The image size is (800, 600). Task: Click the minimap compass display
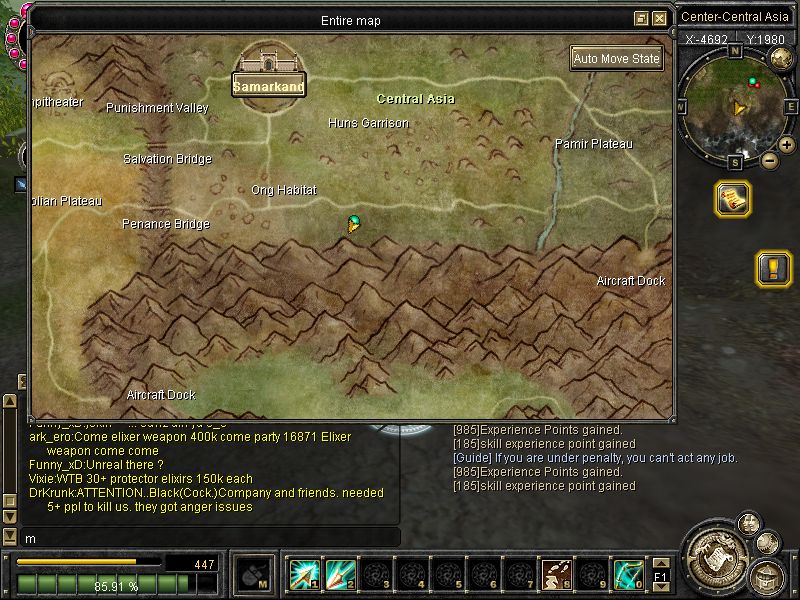[x=737, y=105]
